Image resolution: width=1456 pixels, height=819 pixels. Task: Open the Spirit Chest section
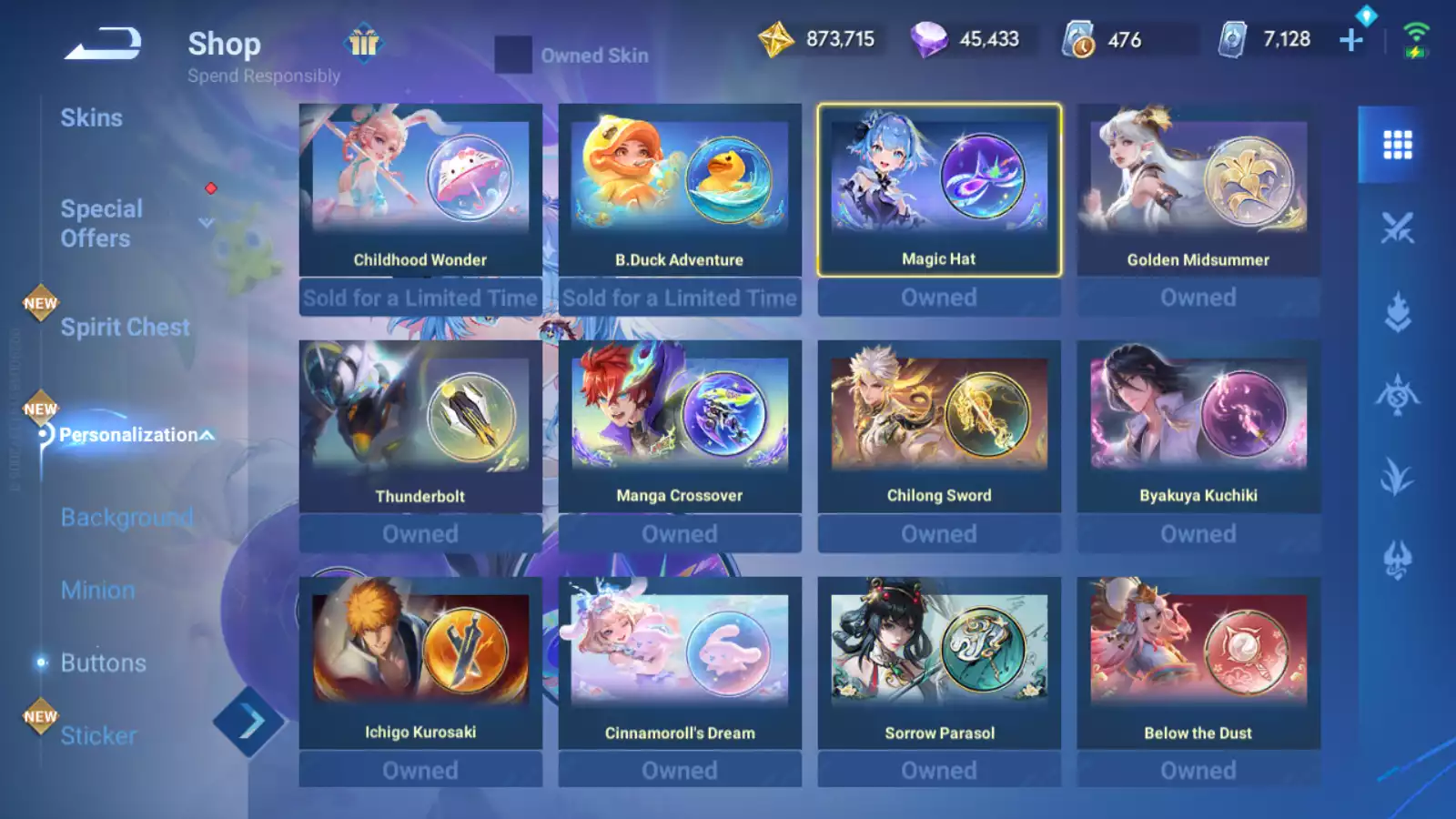click(x=125, y=327)
